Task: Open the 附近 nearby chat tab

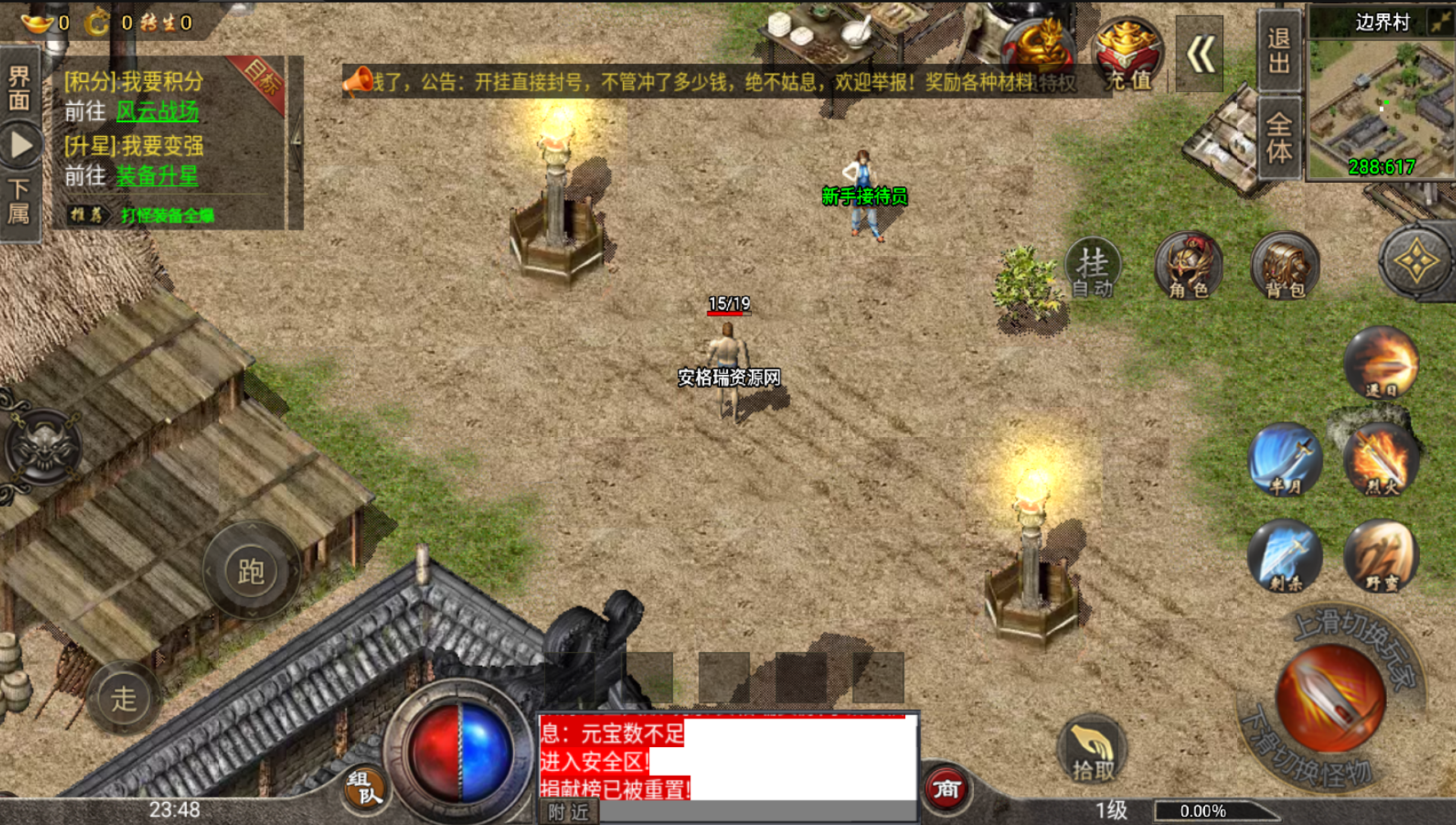Action: [569, 812]
